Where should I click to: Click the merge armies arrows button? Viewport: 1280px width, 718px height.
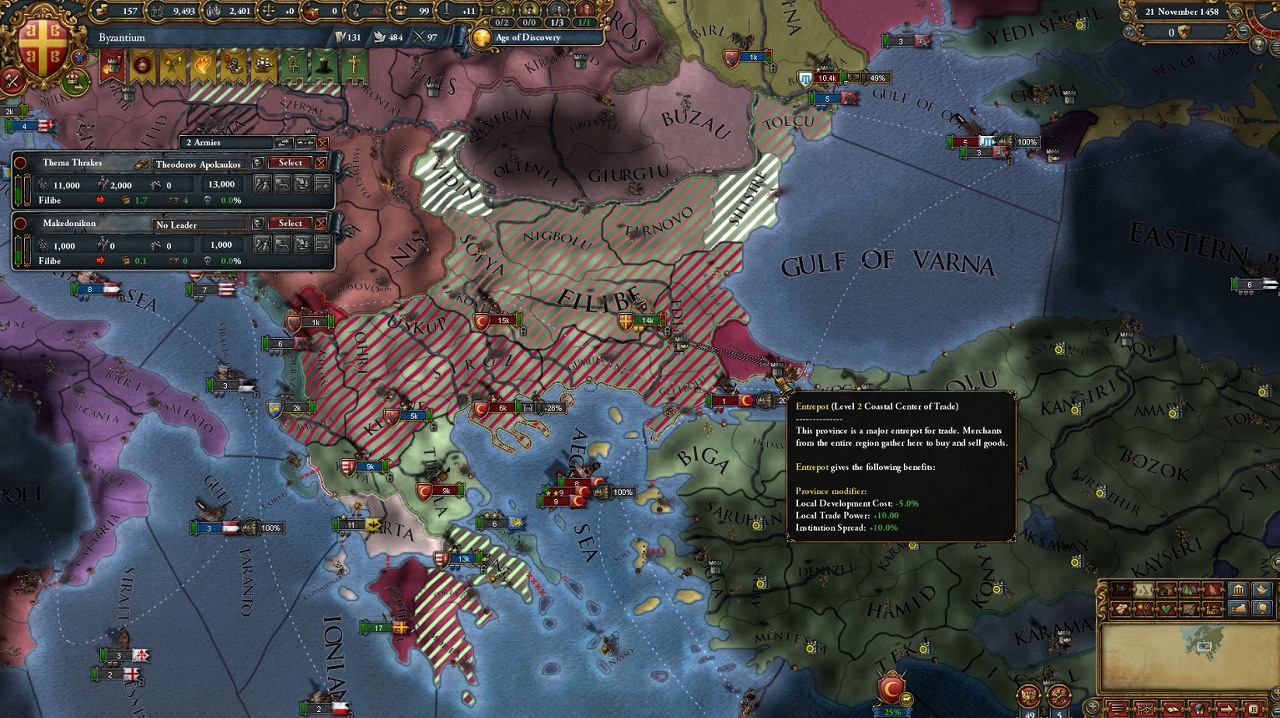coord(305,143)
